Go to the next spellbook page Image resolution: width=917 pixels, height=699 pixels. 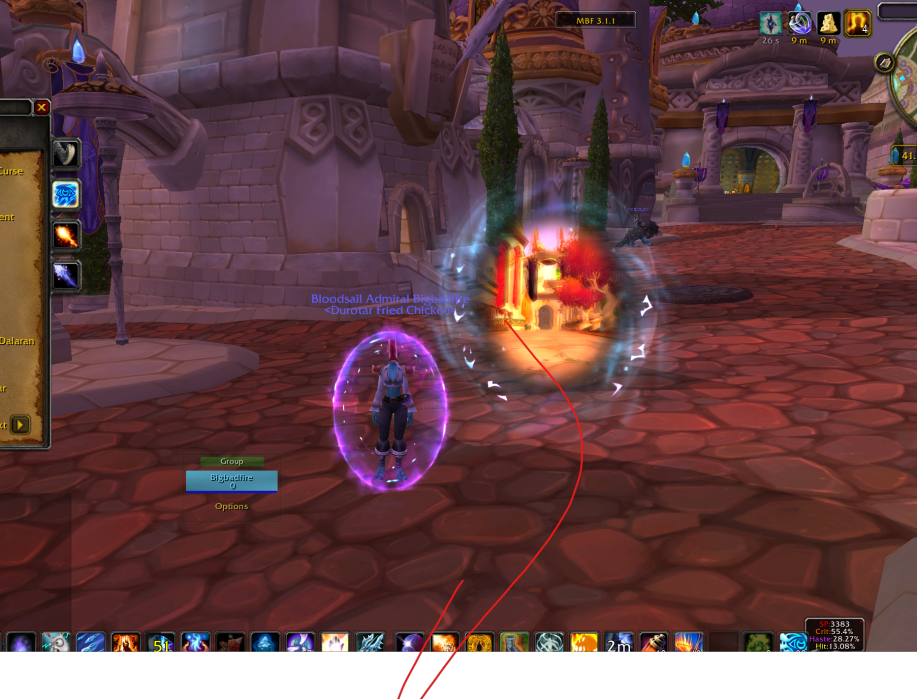click(20, 425)
